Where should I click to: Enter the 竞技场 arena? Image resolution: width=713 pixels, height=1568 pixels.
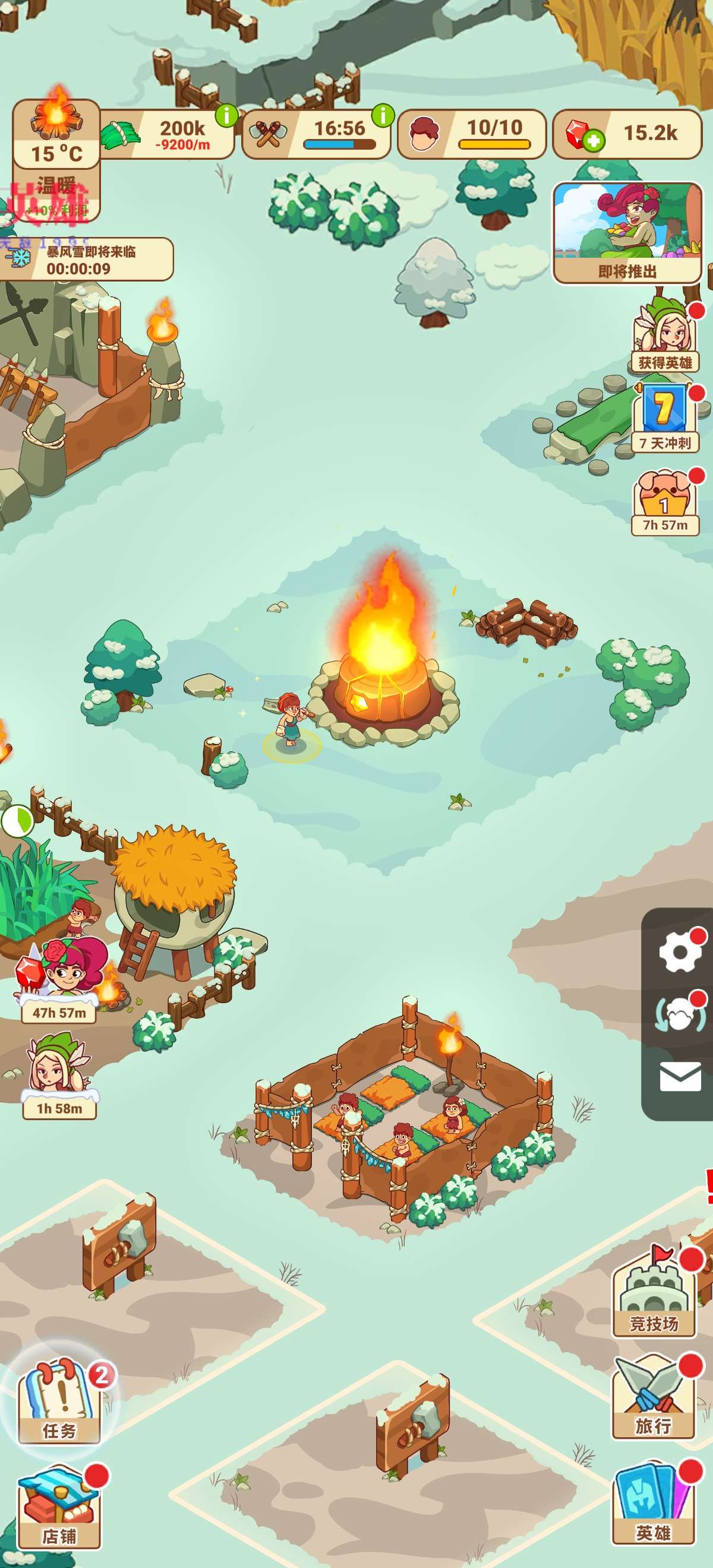pos(654,1294)
